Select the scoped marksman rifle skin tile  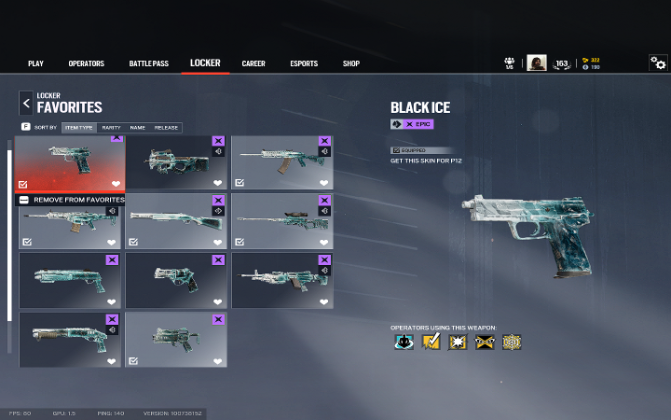[x=282, y=222]
